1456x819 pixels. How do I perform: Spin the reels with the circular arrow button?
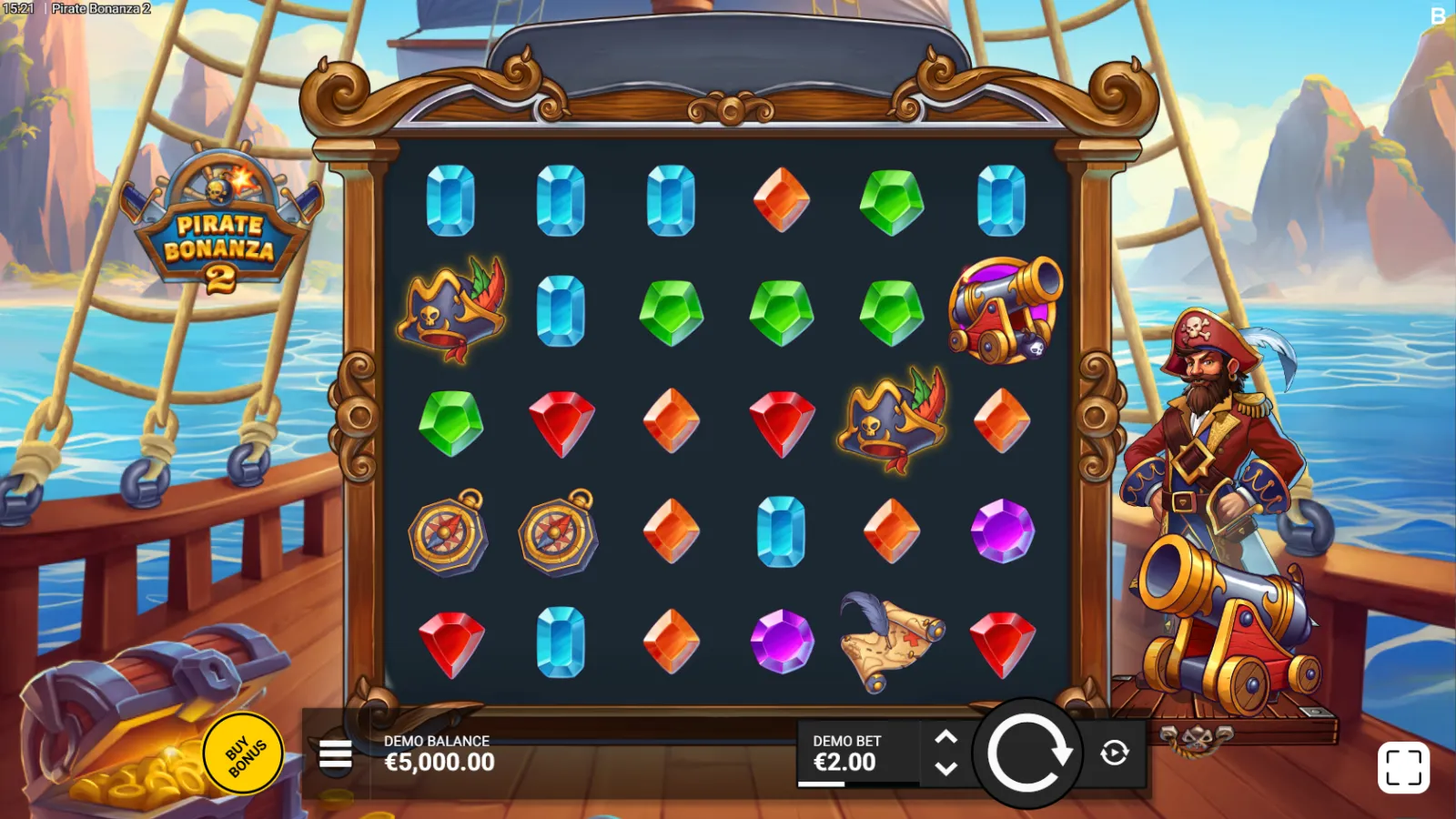tap(1027, 753)
